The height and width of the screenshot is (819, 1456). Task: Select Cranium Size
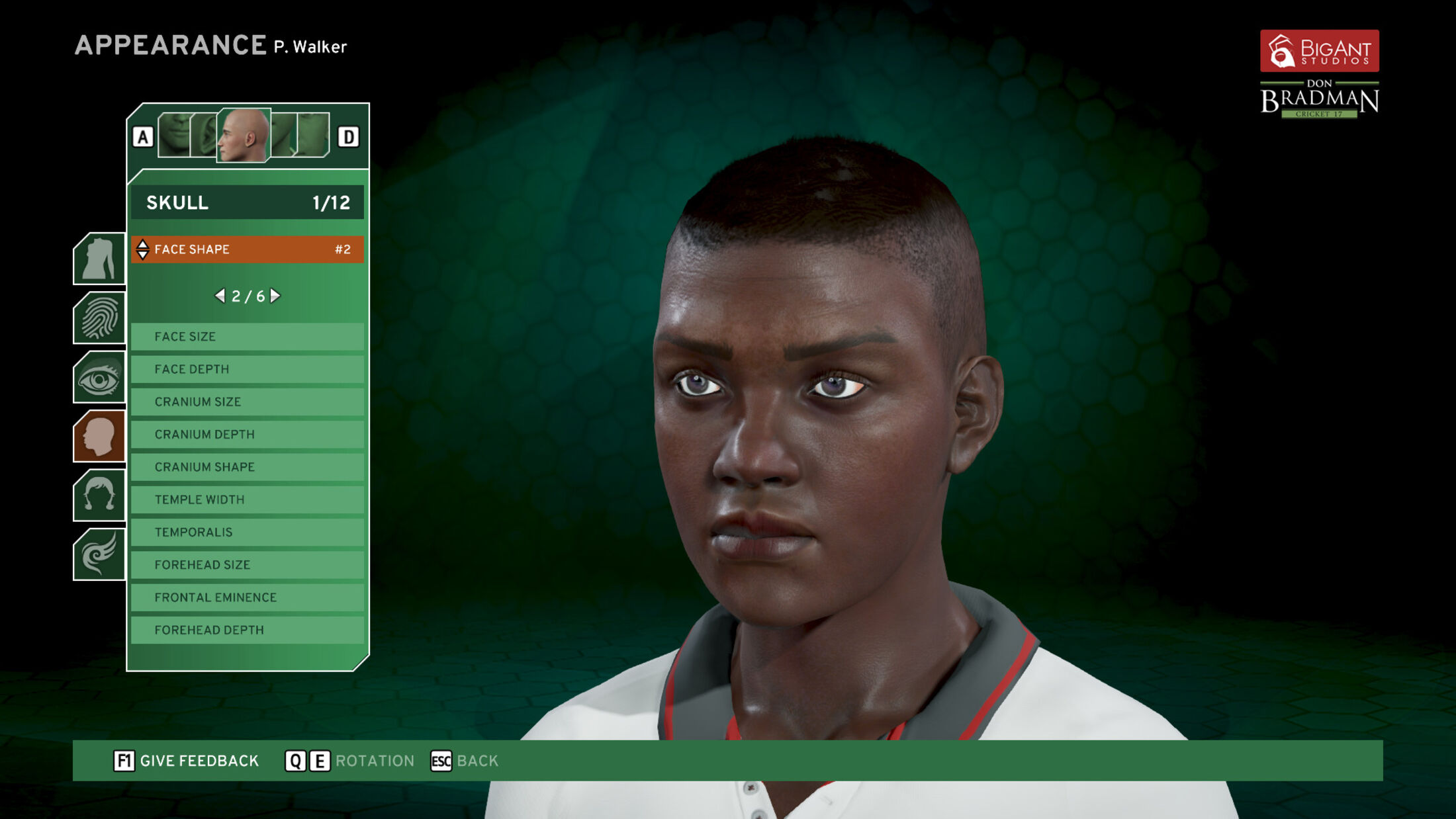coord(247,402)
